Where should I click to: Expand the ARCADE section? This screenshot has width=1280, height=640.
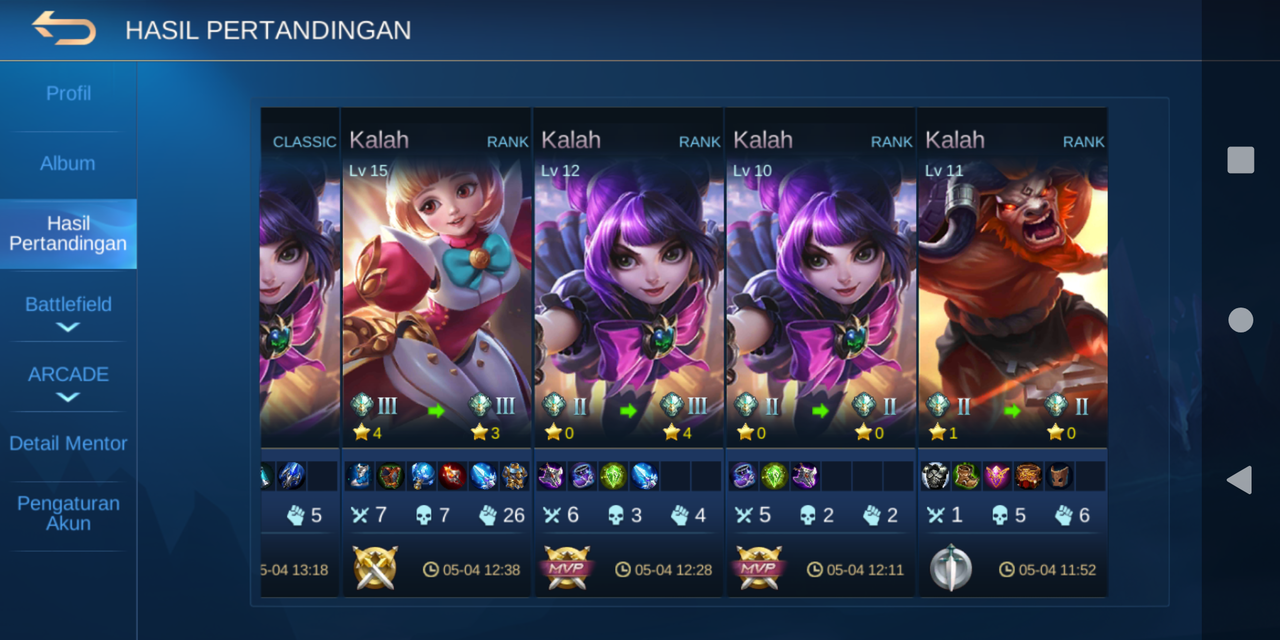[x=68, y=381]
